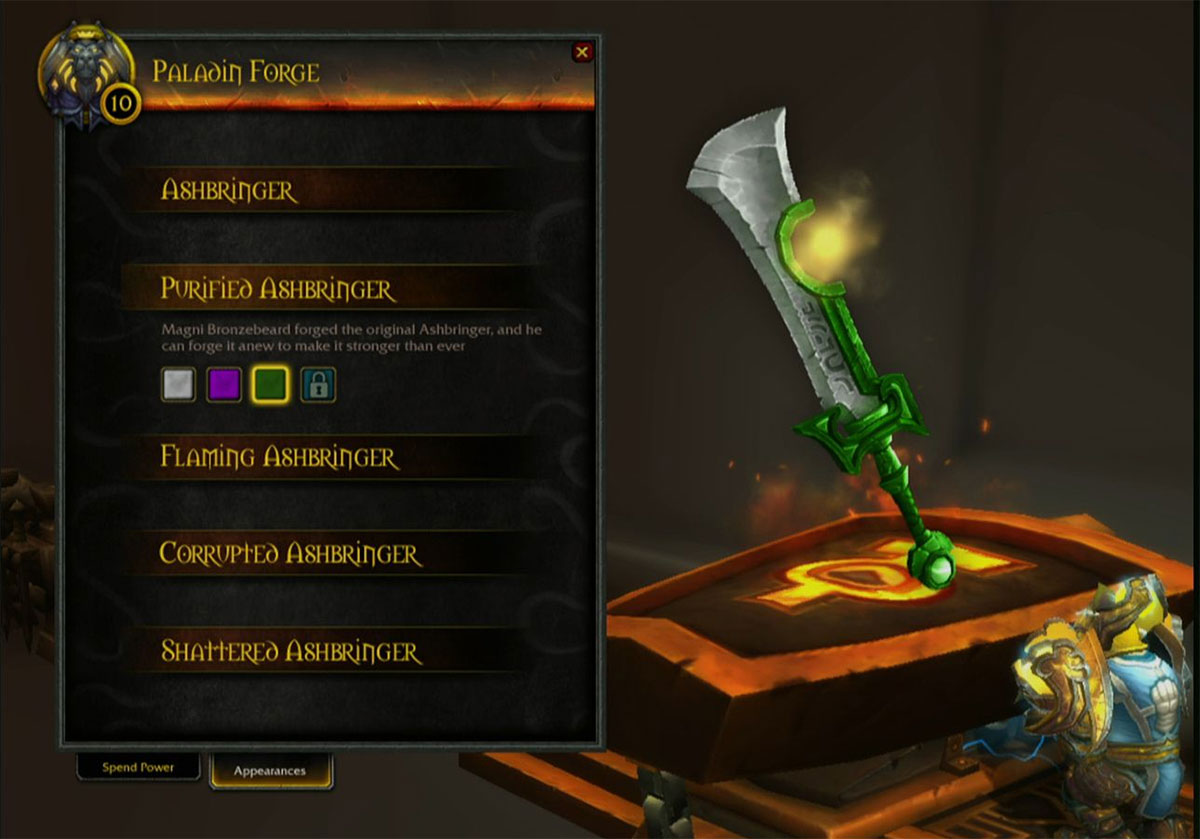
Task: Switch to the Spend Power tab
Action: [x=138, y=767]
